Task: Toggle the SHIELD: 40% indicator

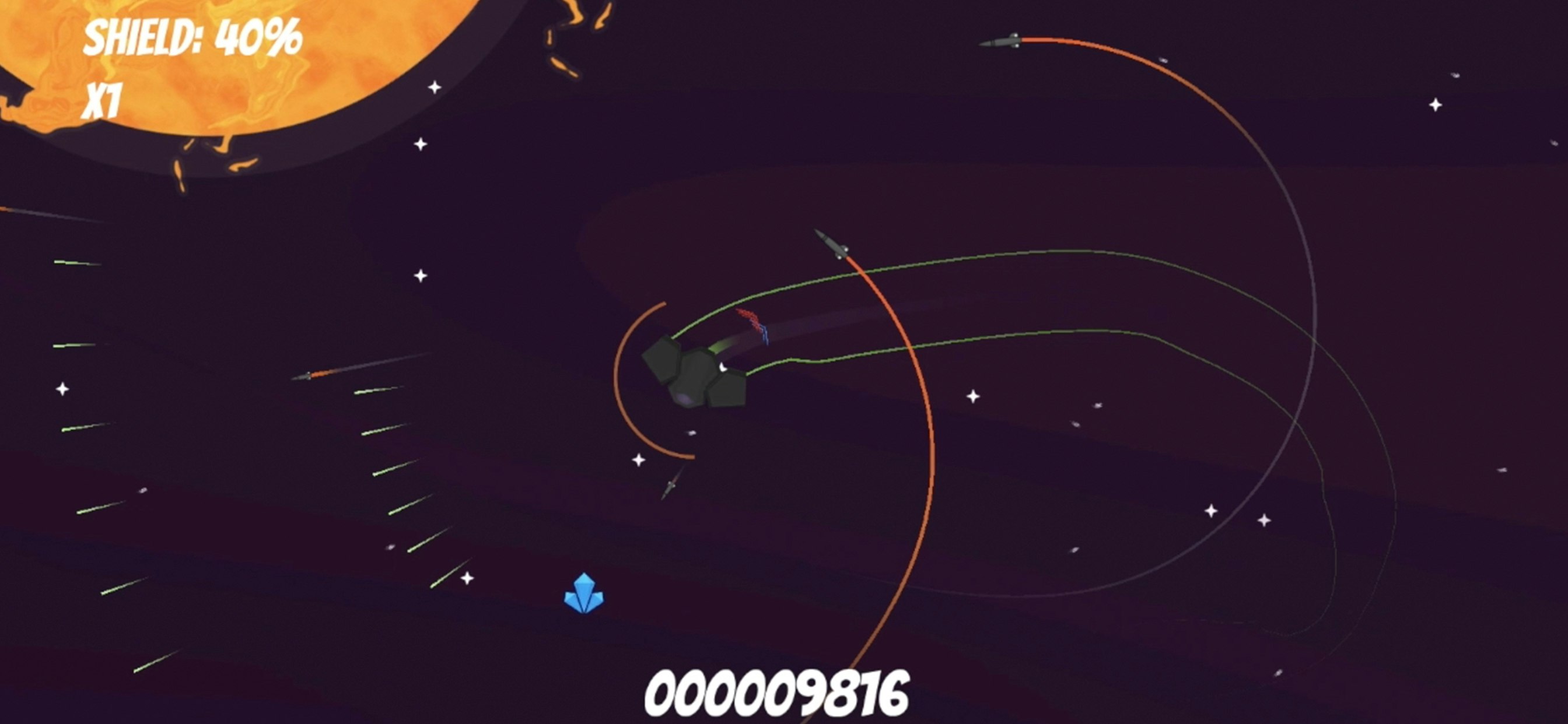Action: point(194,37)
